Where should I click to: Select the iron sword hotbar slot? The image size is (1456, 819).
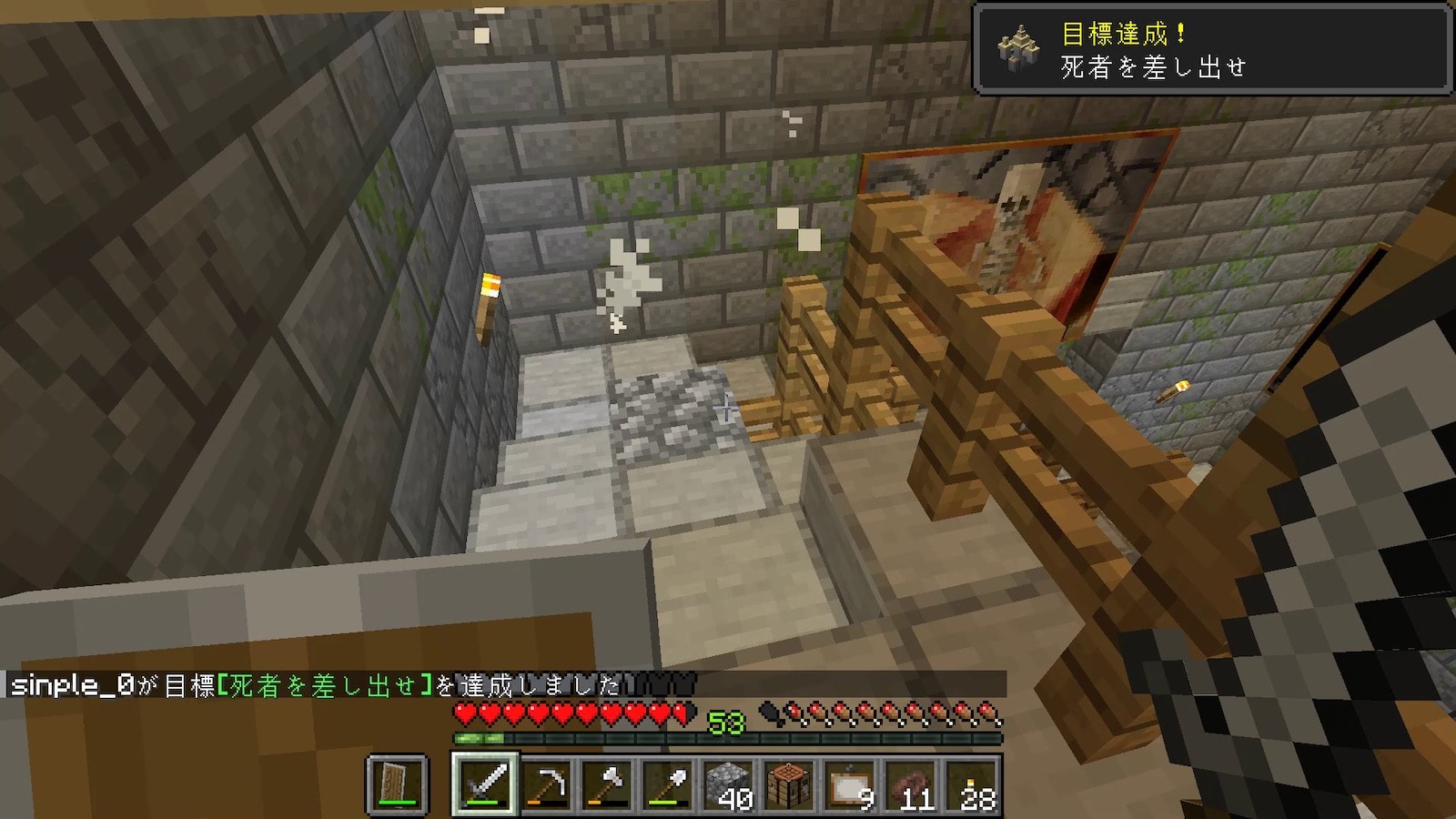(484, 783)
